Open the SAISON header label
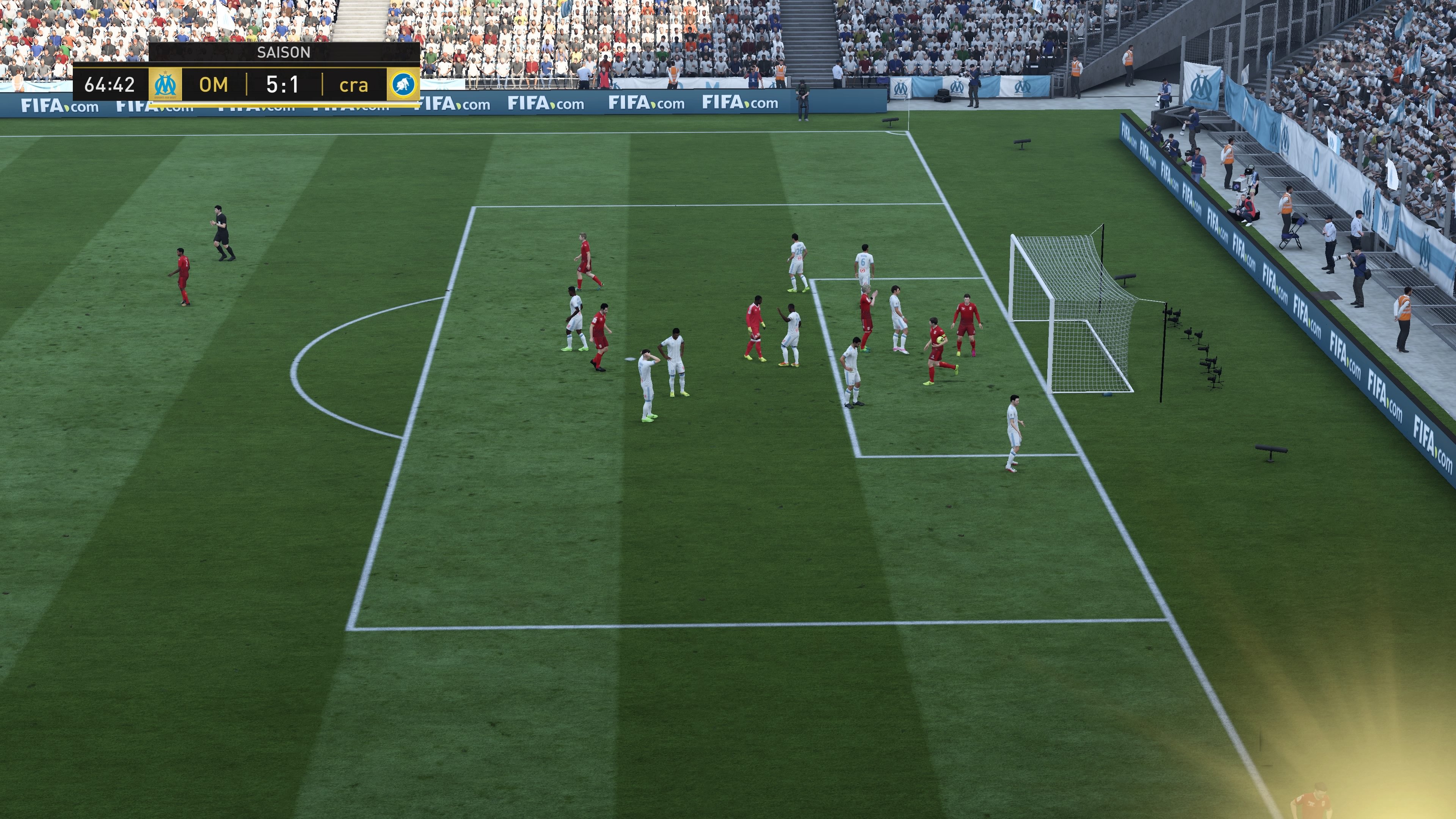This screenshot has width=1456, height=819. point(284,52)
